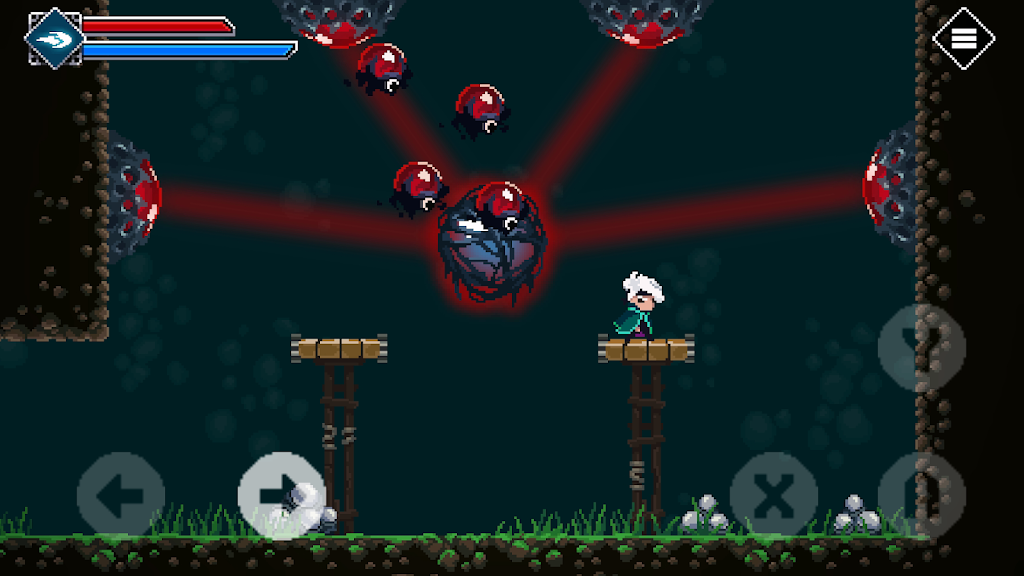Tap the left arrow move button
The height and width of the screenshot is (576, 1024).
(x=120, y=495)
